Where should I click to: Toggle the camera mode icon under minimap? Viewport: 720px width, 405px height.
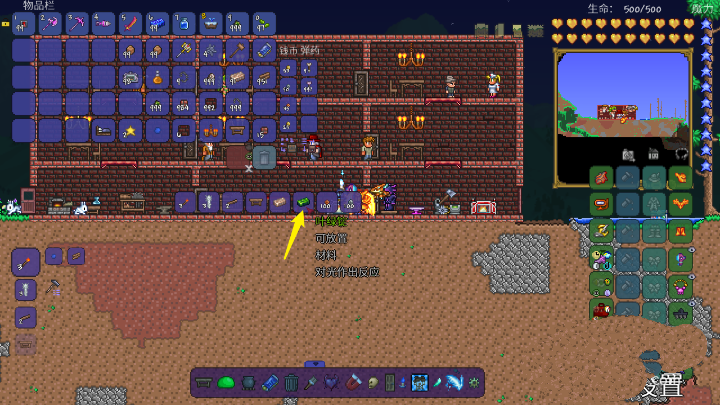[x=629, y=154]
